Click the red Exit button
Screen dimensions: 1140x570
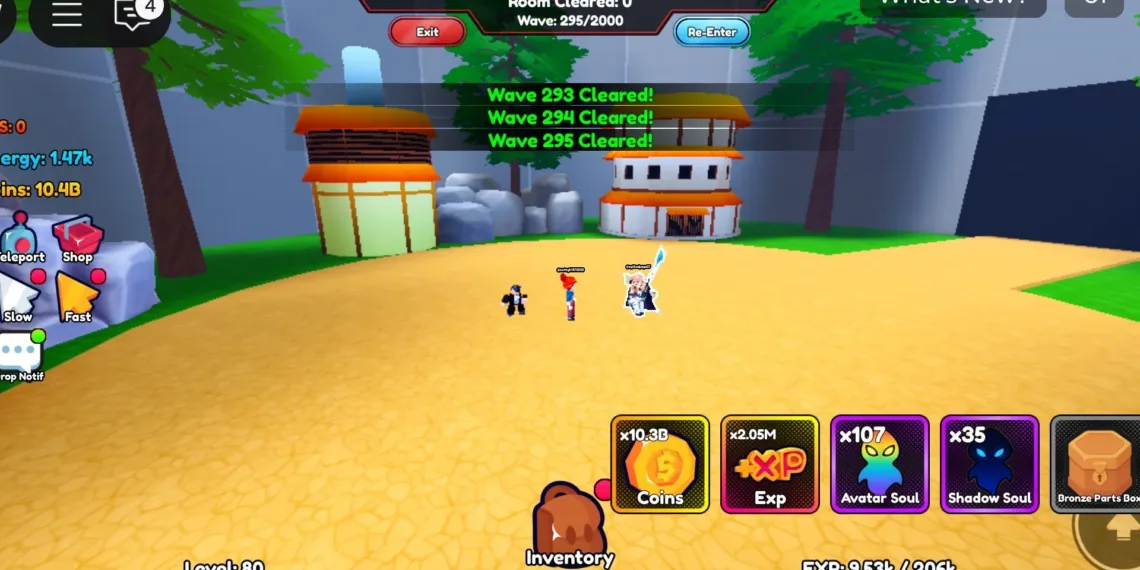427,32
